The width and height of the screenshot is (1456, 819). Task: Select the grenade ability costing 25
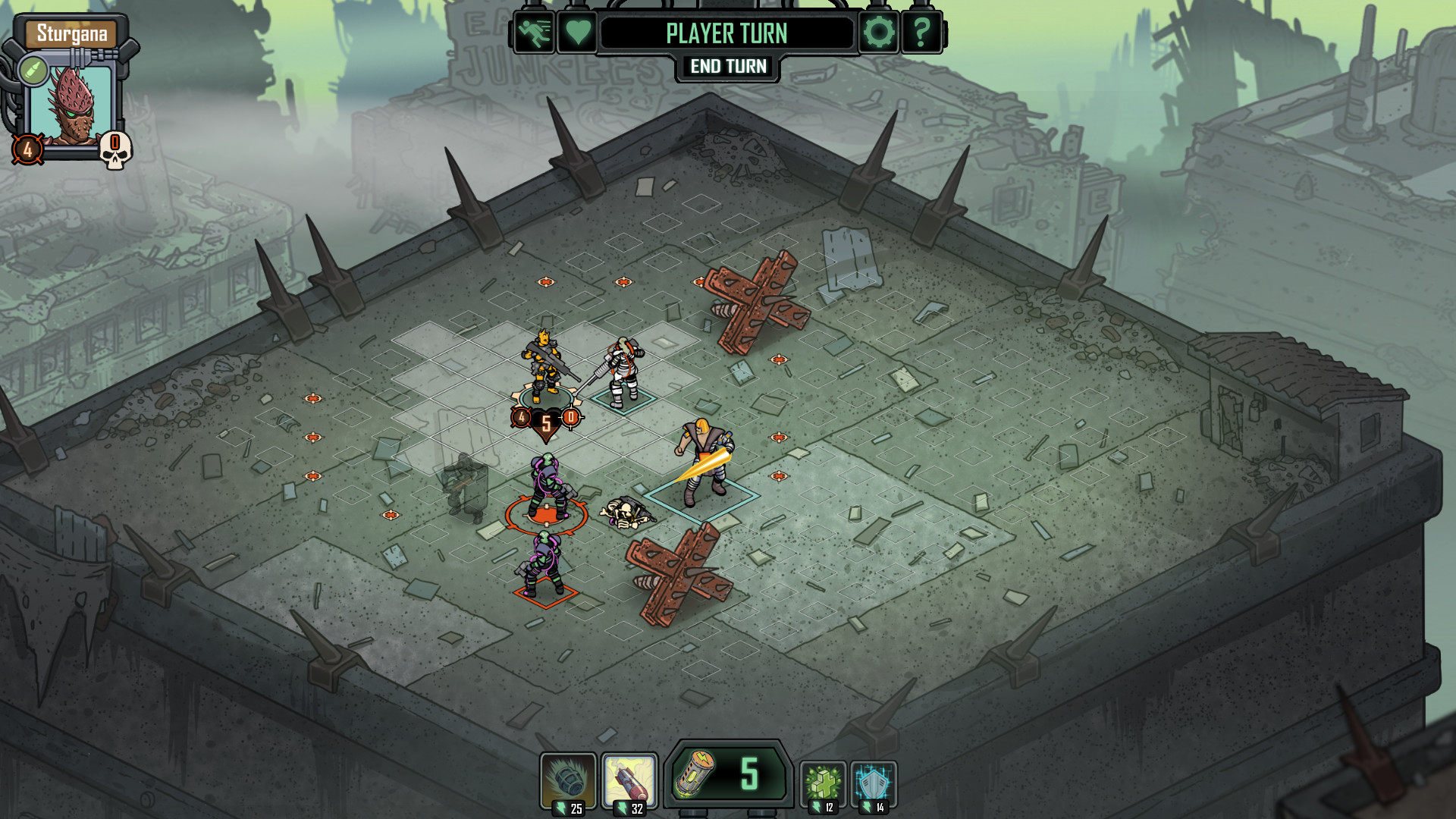click(x=568, y=782)
